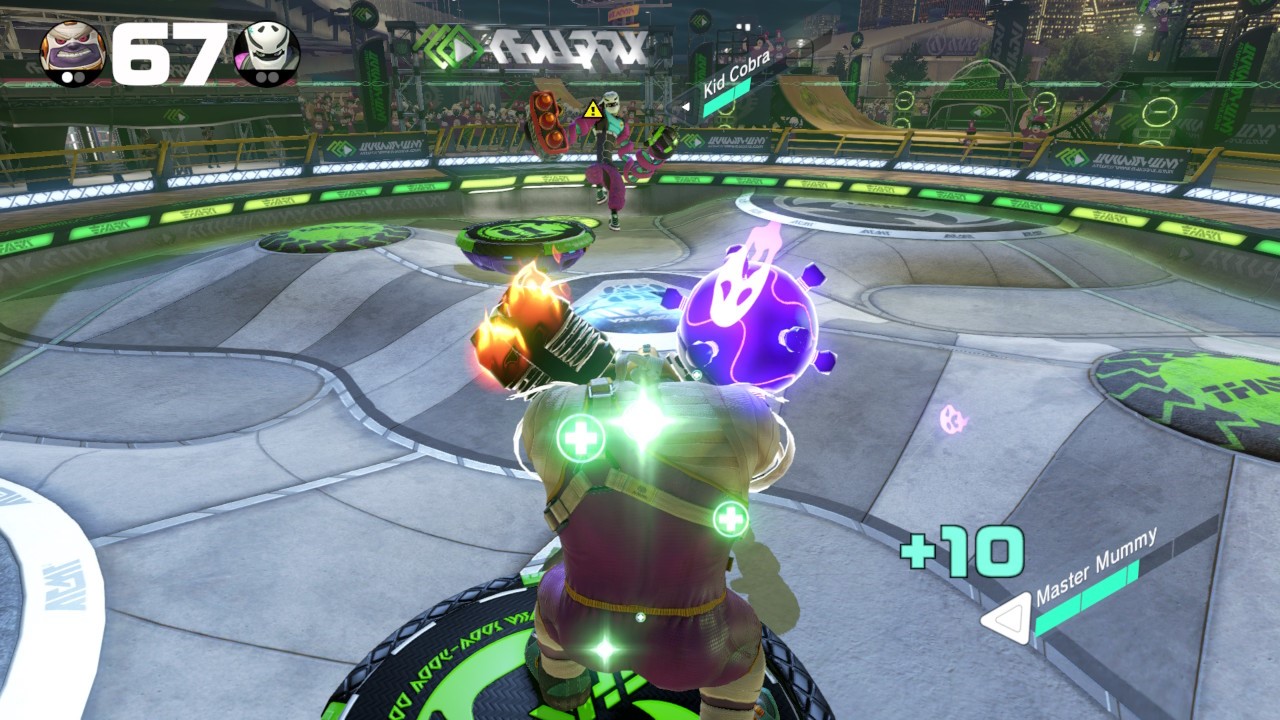Select the rush gauge triangle beside Master Mummy
This screenshot has height=720, width=1280.
(1006, 617)
